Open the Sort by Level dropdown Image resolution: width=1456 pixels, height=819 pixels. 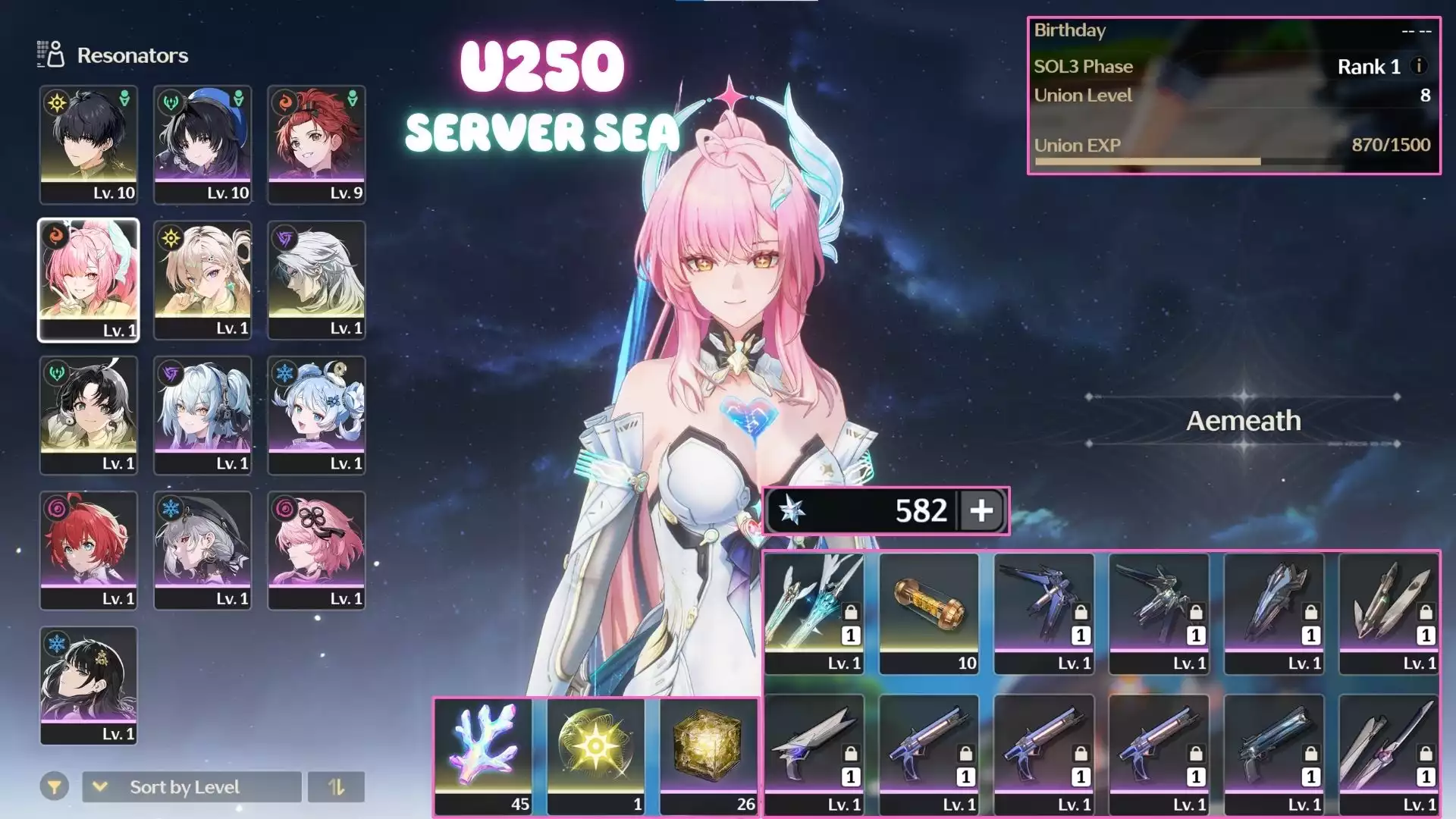tap(191, 787)
